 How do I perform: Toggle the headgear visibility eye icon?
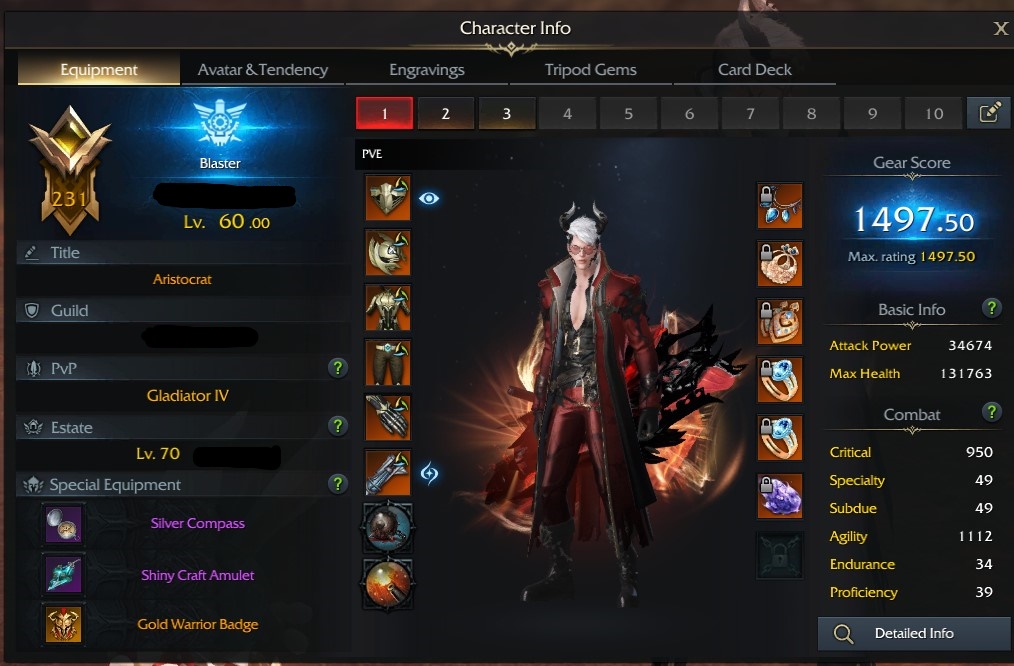coord(429,198)
